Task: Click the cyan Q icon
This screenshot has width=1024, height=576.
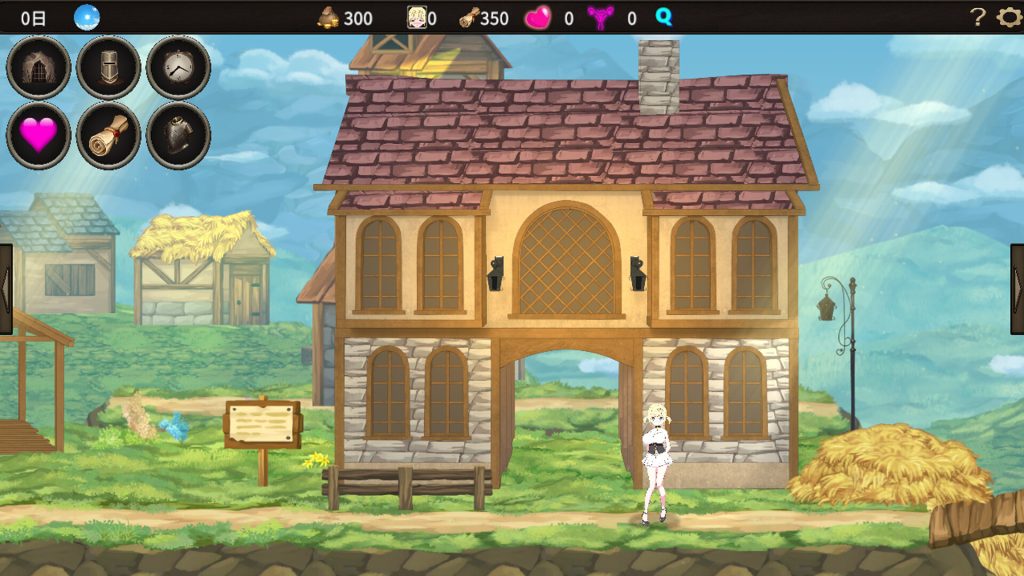Action: point(664,17)
